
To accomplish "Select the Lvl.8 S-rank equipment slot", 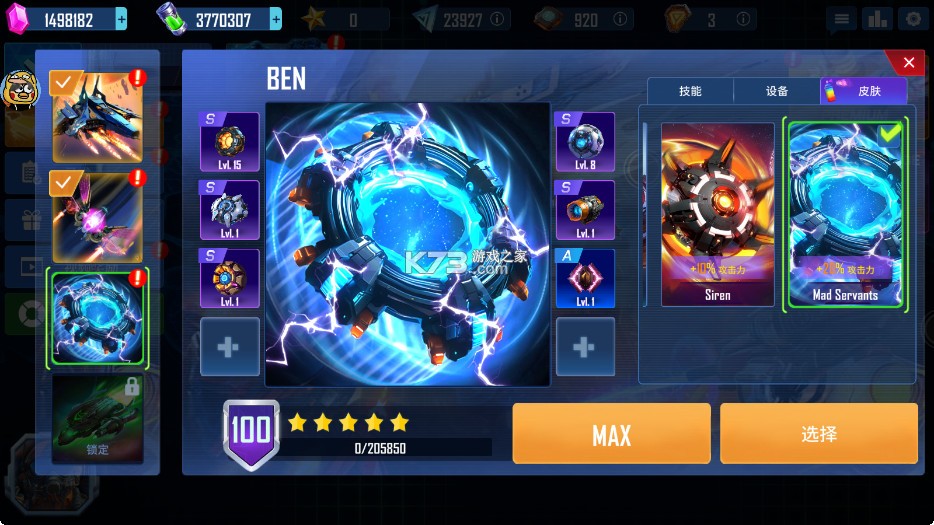I will point(585,142).
